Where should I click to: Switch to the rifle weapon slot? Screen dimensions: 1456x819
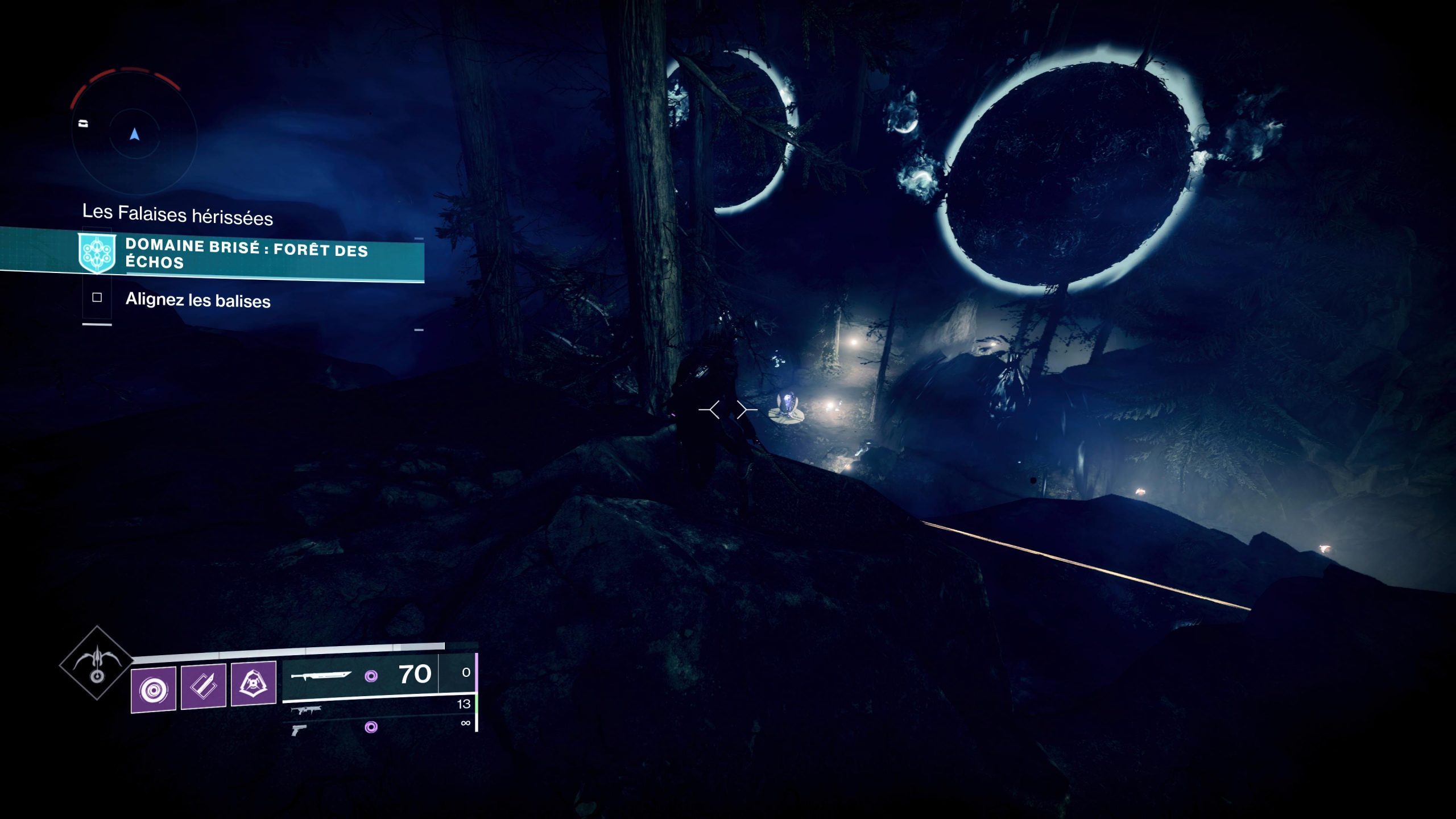click(x=306, y=710)
